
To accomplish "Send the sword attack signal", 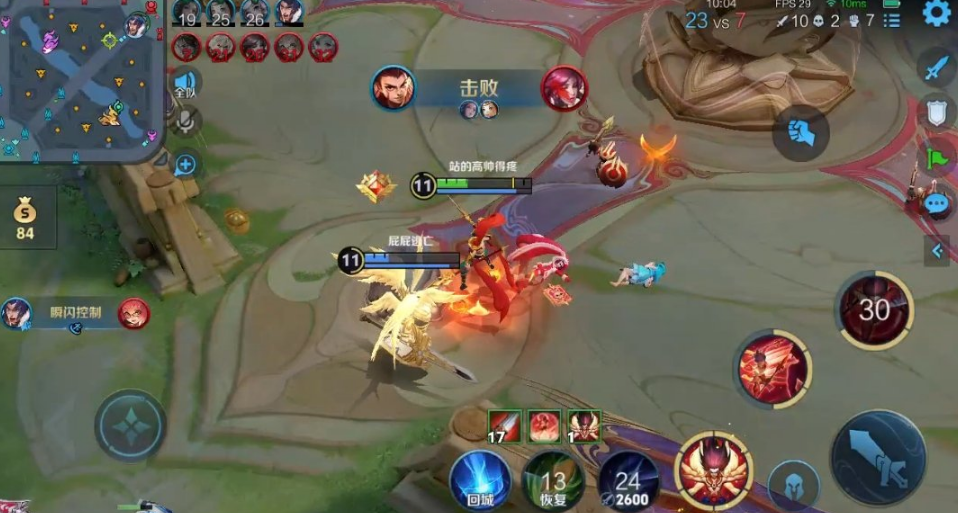I will (x=936, y=68).
